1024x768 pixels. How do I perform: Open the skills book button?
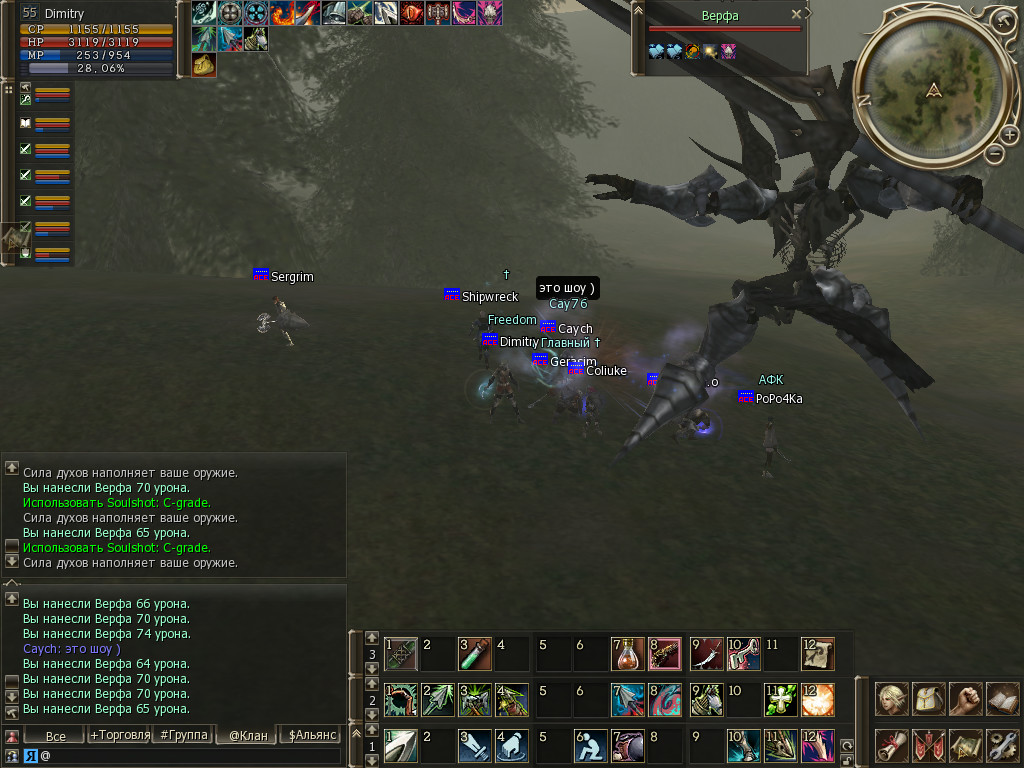pos(1002,698)
